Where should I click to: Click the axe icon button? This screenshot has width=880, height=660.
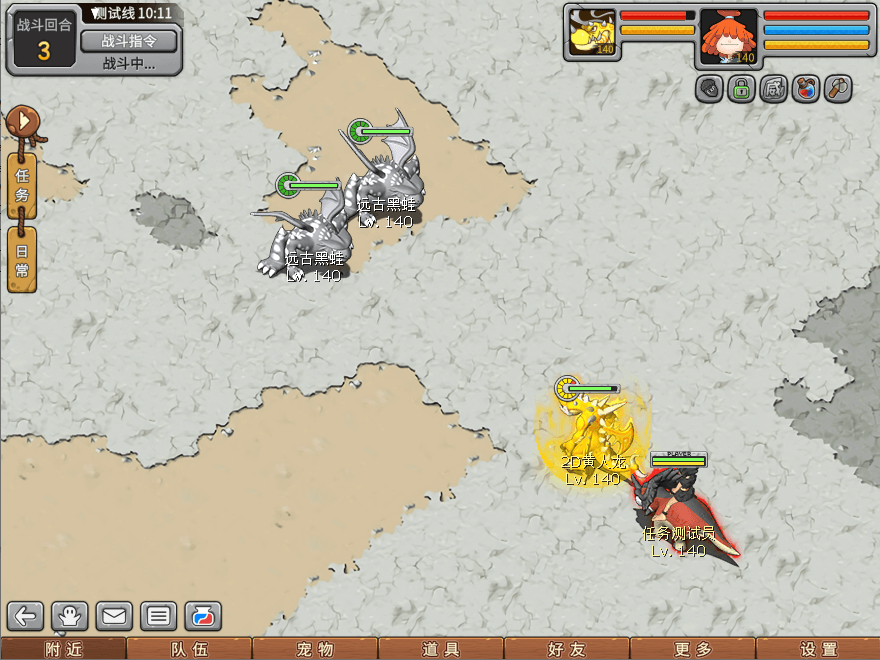[x=837, y=89]
